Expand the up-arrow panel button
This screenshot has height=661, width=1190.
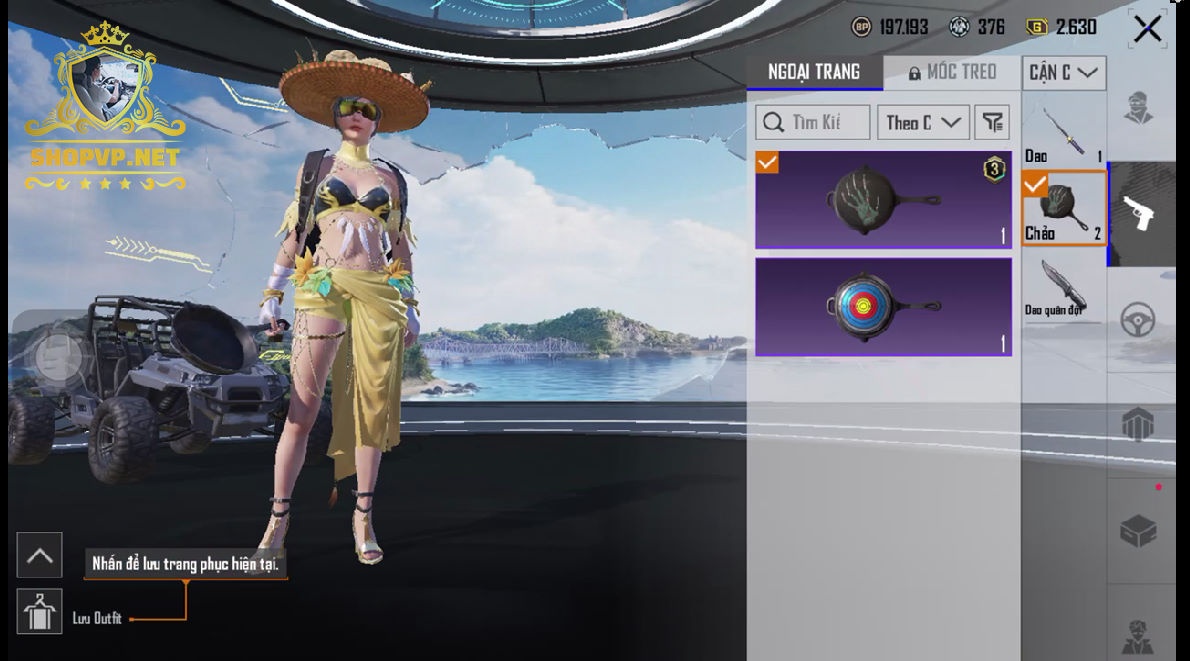(x=40, y=556)
